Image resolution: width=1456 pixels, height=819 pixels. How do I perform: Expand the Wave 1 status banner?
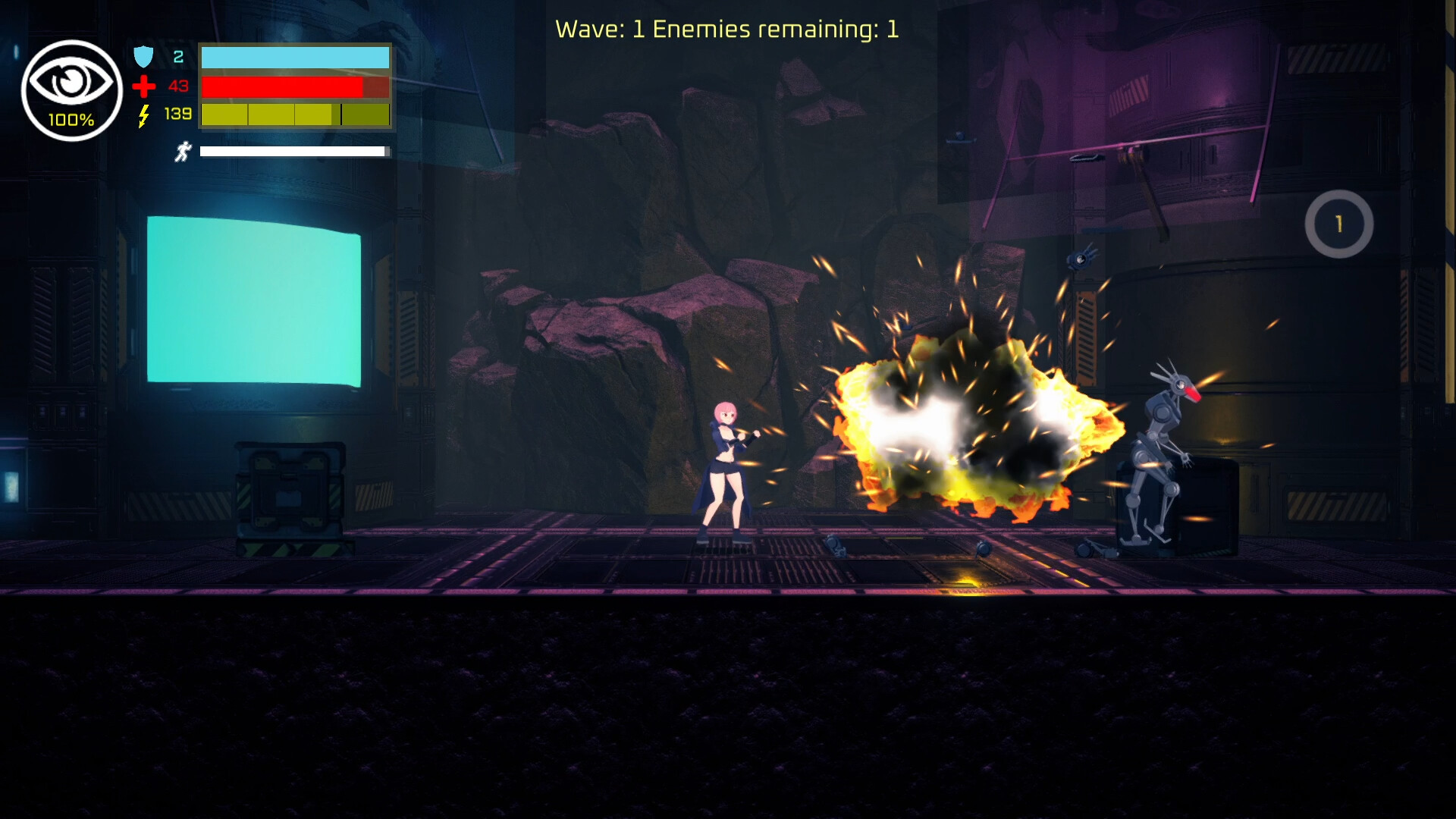726,29
